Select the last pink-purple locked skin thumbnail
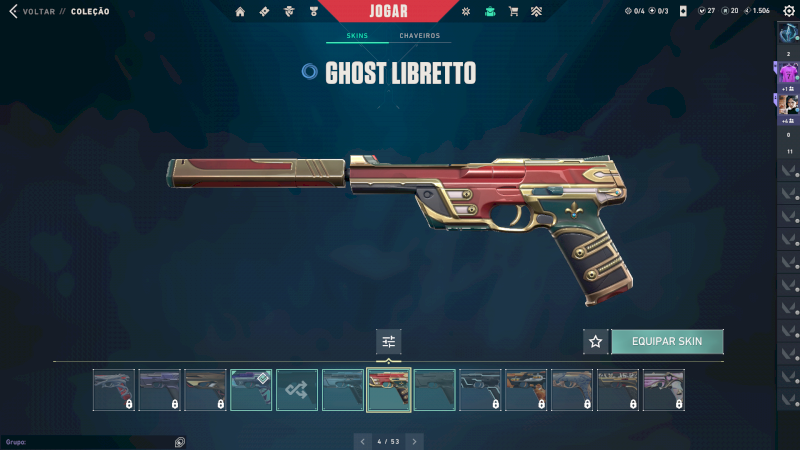Screen dimensions: 800x450 pyautogui.click(x=665, y=390)
